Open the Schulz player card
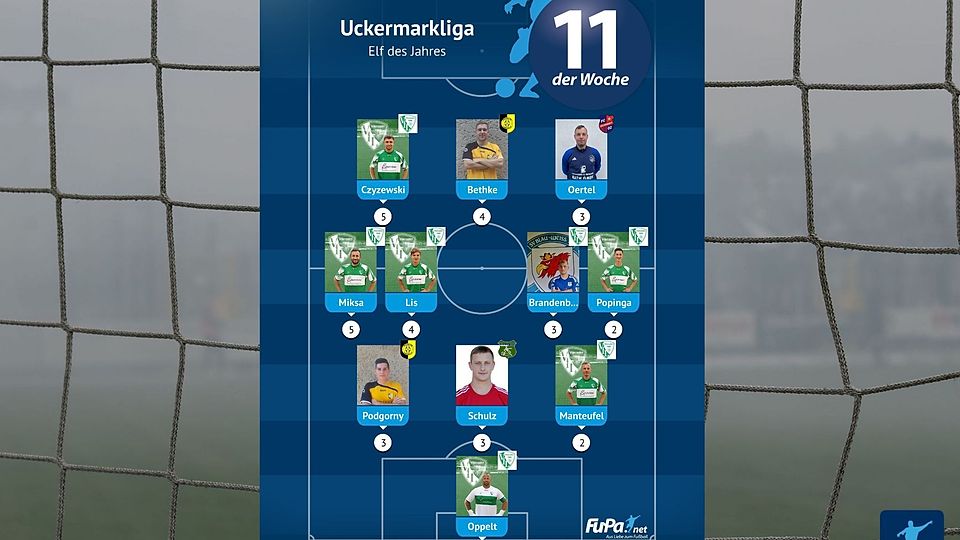This screenshot has width=960, height=540. (482, 384)
